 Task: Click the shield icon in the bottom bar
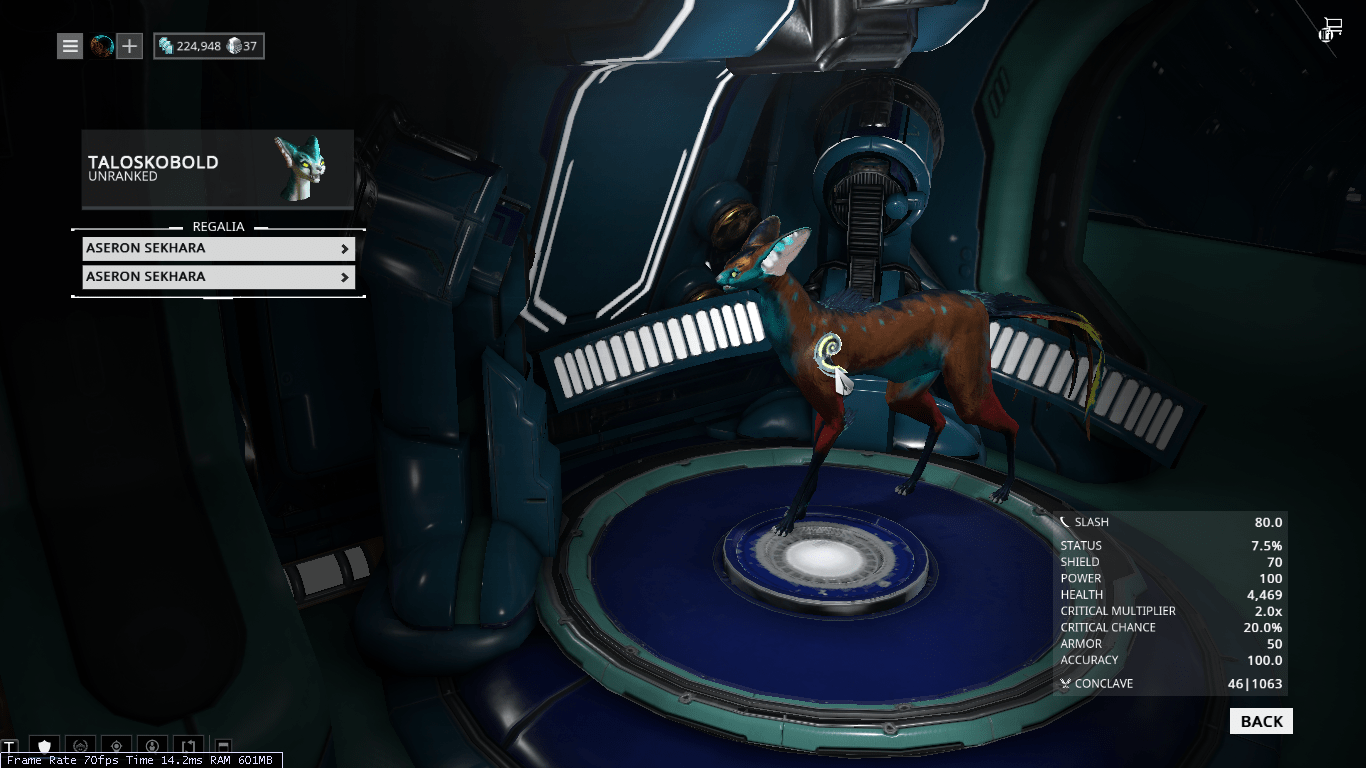pyautogui.click(x=44, y=745)
